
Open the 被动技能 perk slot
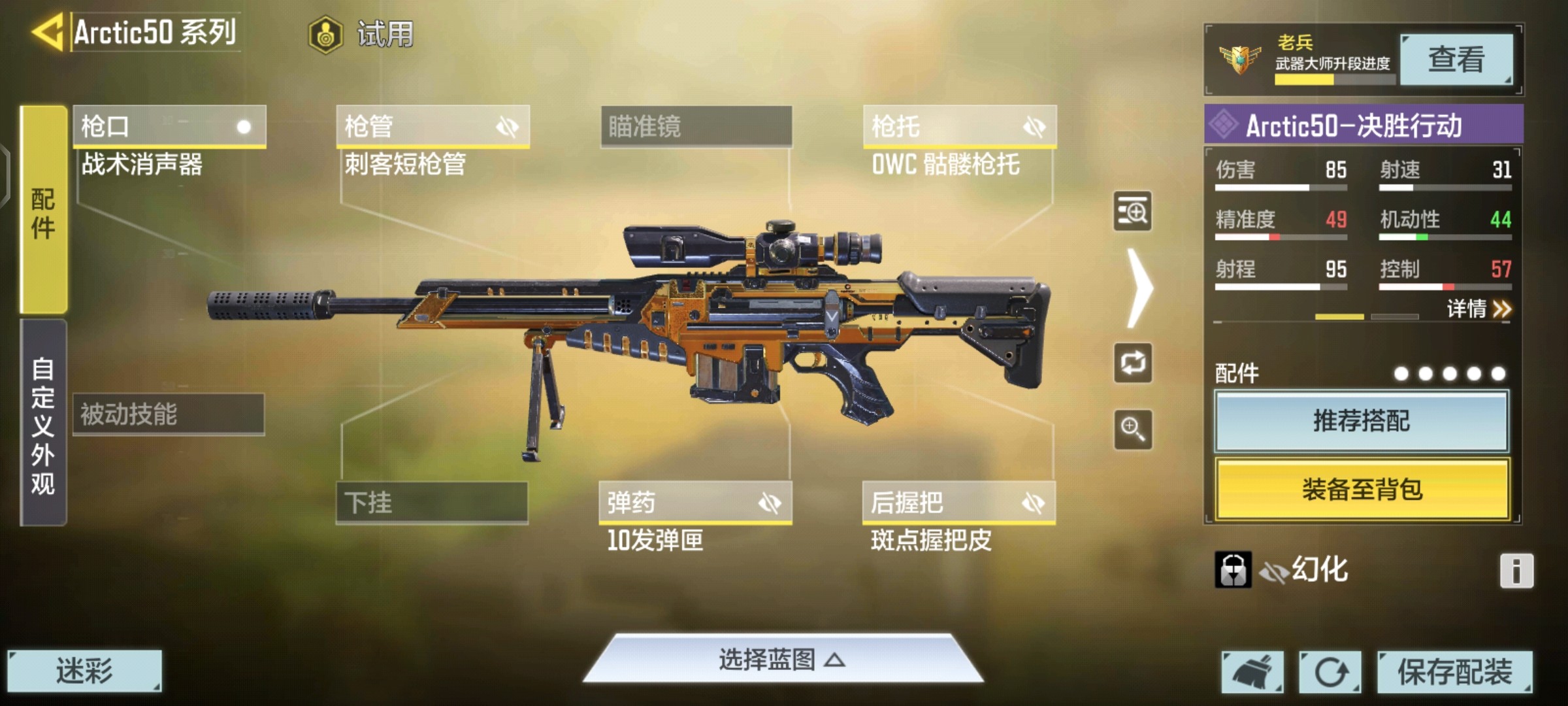click(169, 414)
